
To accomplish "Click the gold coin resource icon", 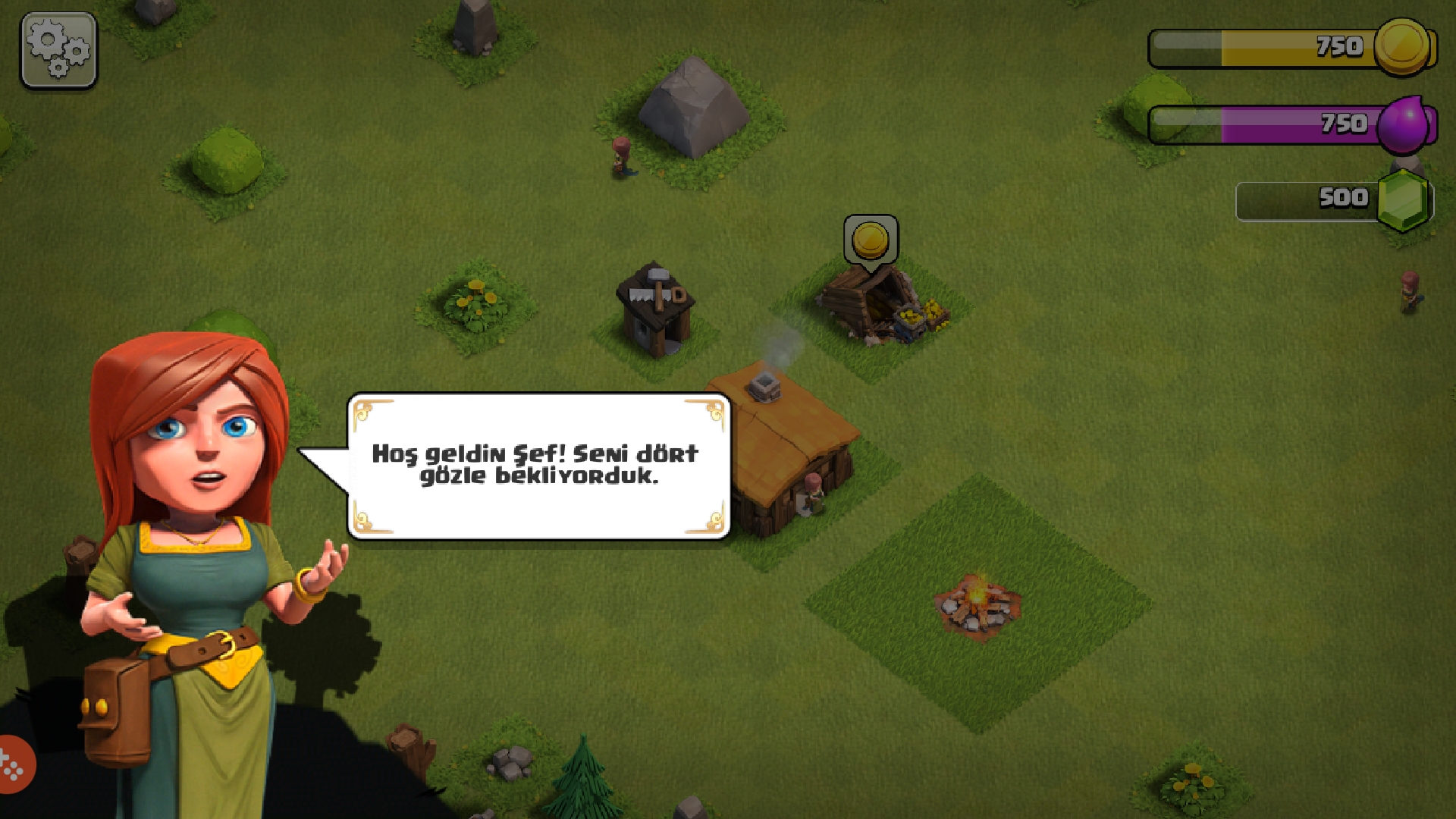I will [1401, 46].
